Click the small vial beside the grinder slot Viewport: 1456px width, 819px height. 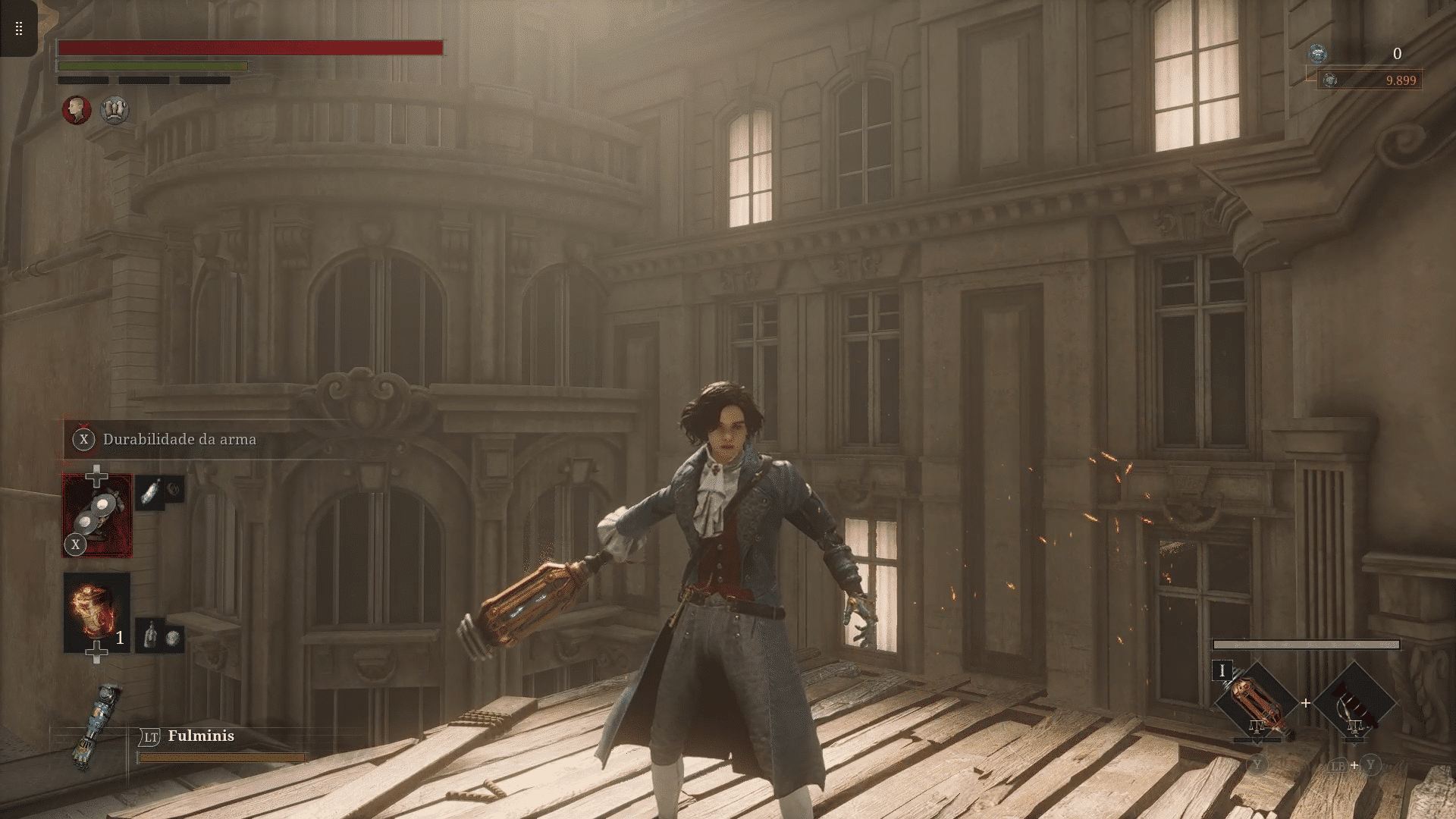[151, 492]
